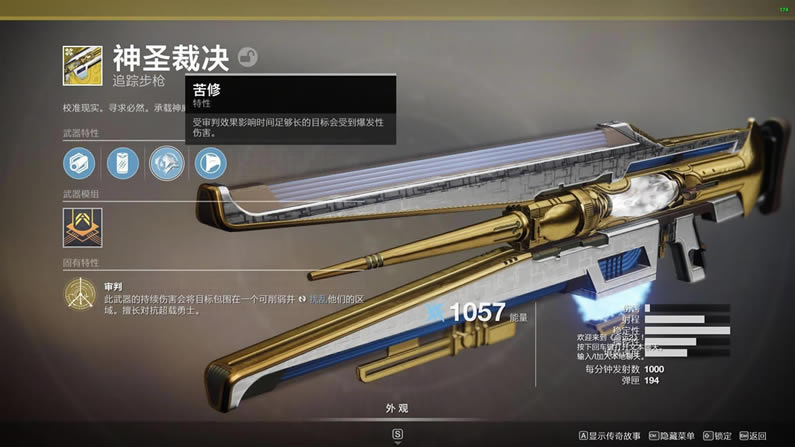Select the barrel perk icon under 武器特性
795x447 pixels.
coord(79,162)
